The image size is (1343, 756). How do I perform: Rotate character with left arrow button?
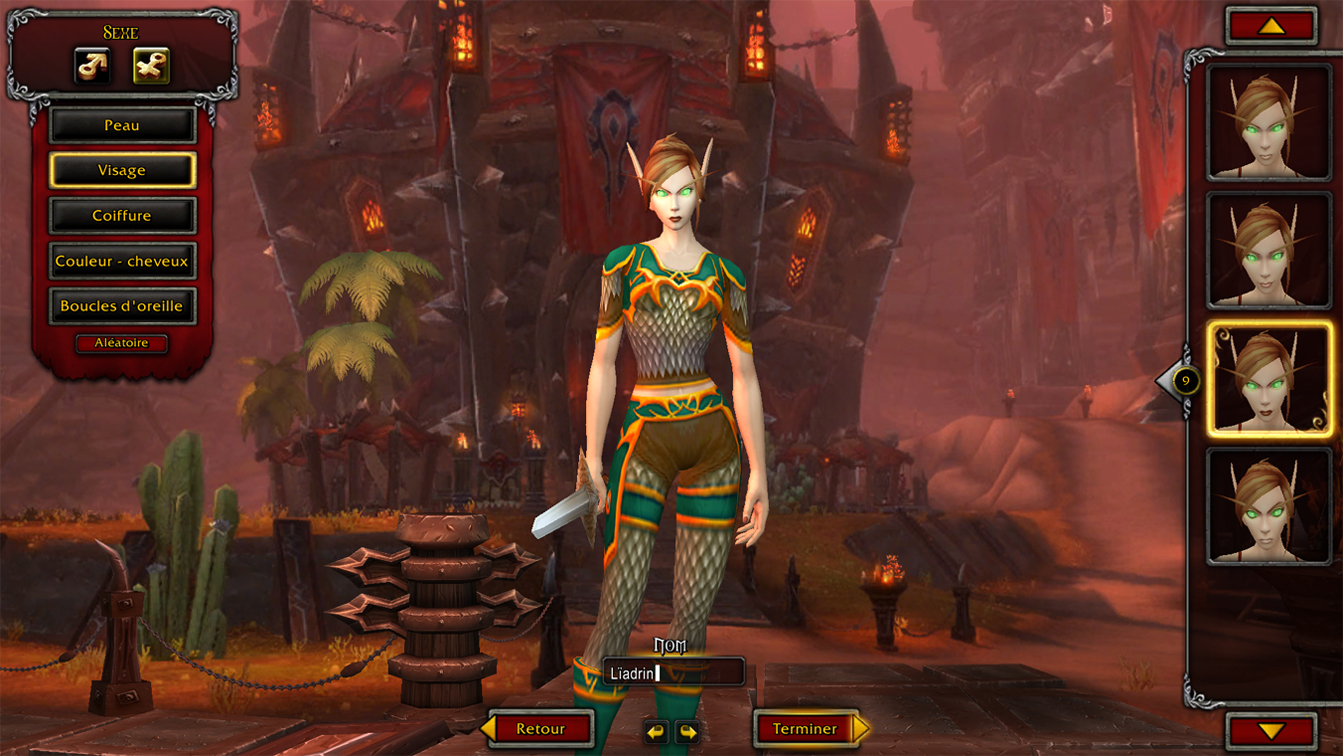pyautogui.click(x=655, y=732)
